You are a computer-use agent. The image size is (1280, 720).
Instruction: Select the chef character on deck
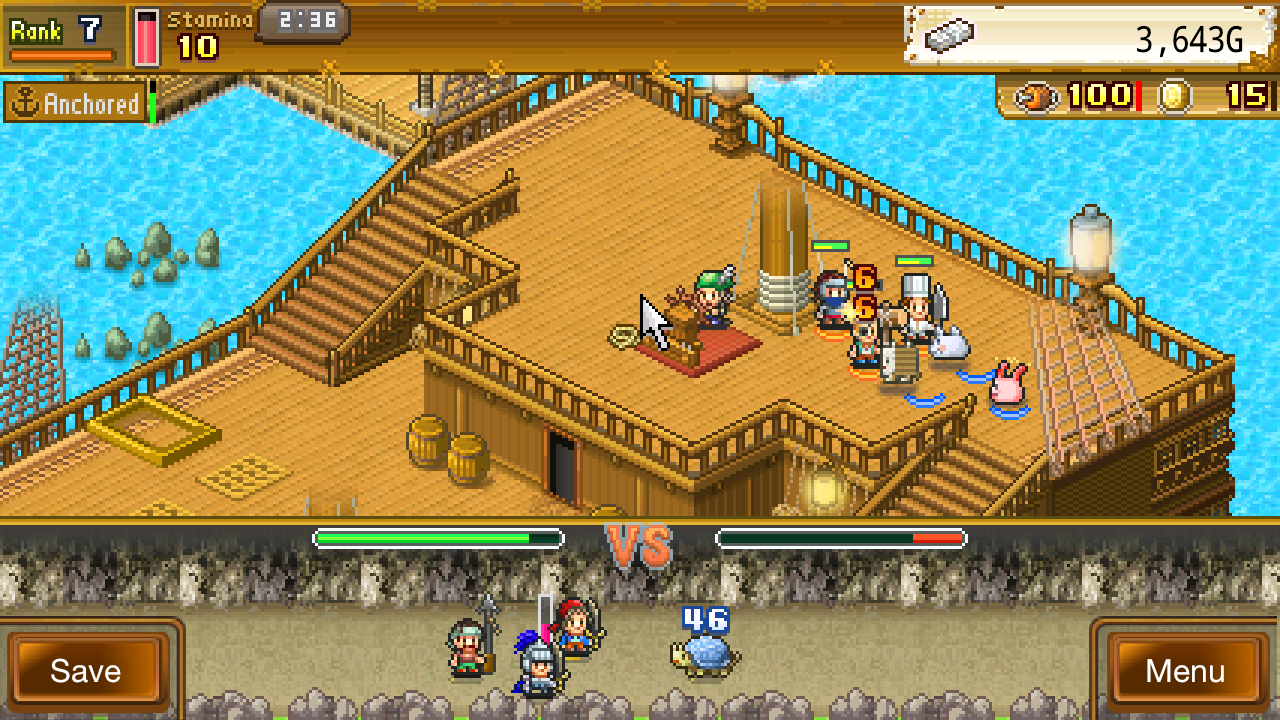click(915, 305)
